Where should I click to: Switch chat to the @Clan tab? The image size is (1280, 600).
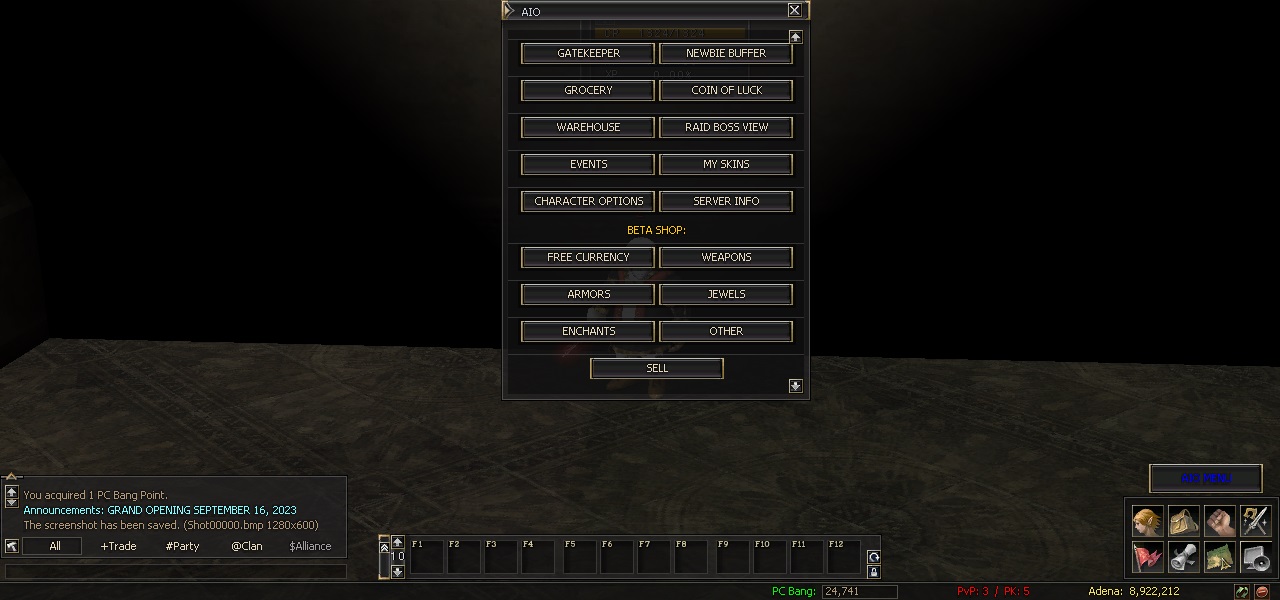[x=246, y=546]
